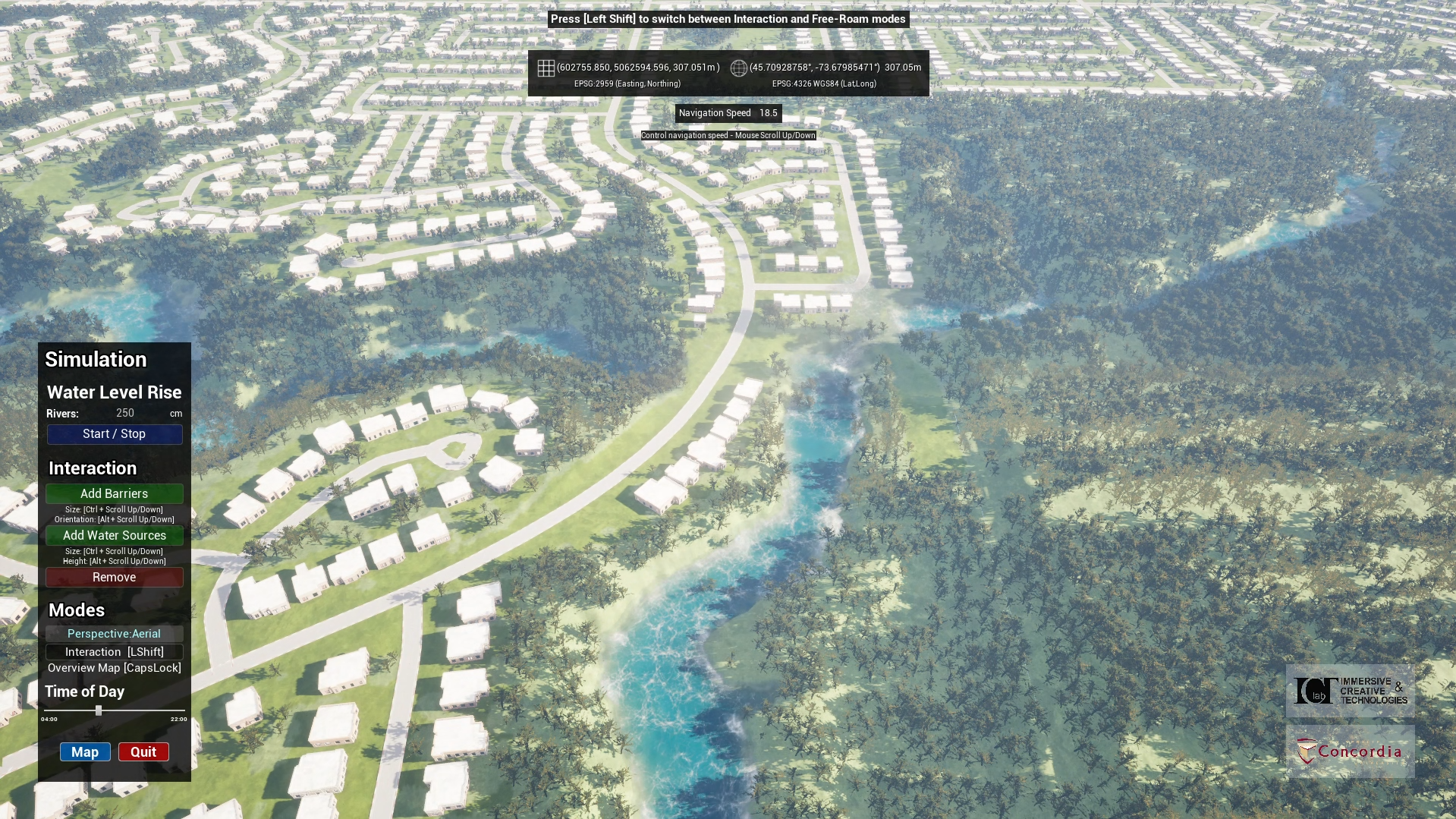This screenshot has height=819, width=1456.
Task: Select the Add Water Sources tool
Action: [x=113, y=535]
